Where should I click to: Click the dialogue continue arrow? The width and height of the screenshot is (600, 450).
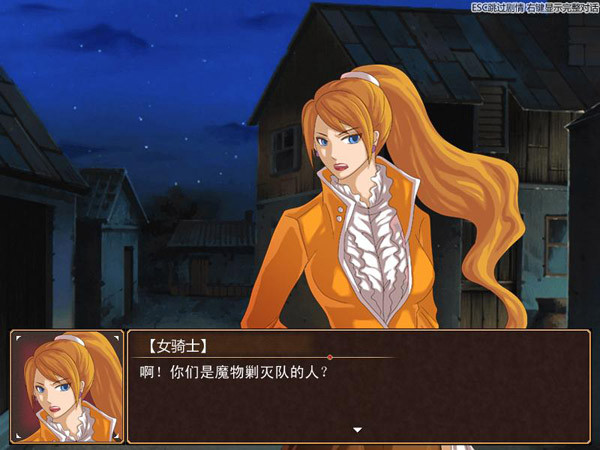coord(357,430)
